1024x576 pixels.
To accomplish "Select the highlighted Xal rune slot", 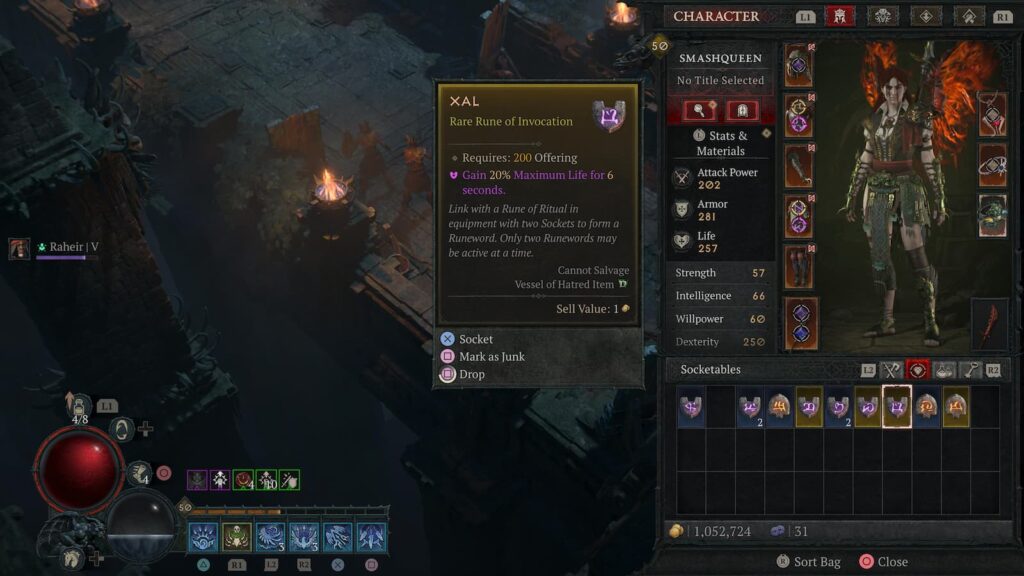I will pos(897,407).
